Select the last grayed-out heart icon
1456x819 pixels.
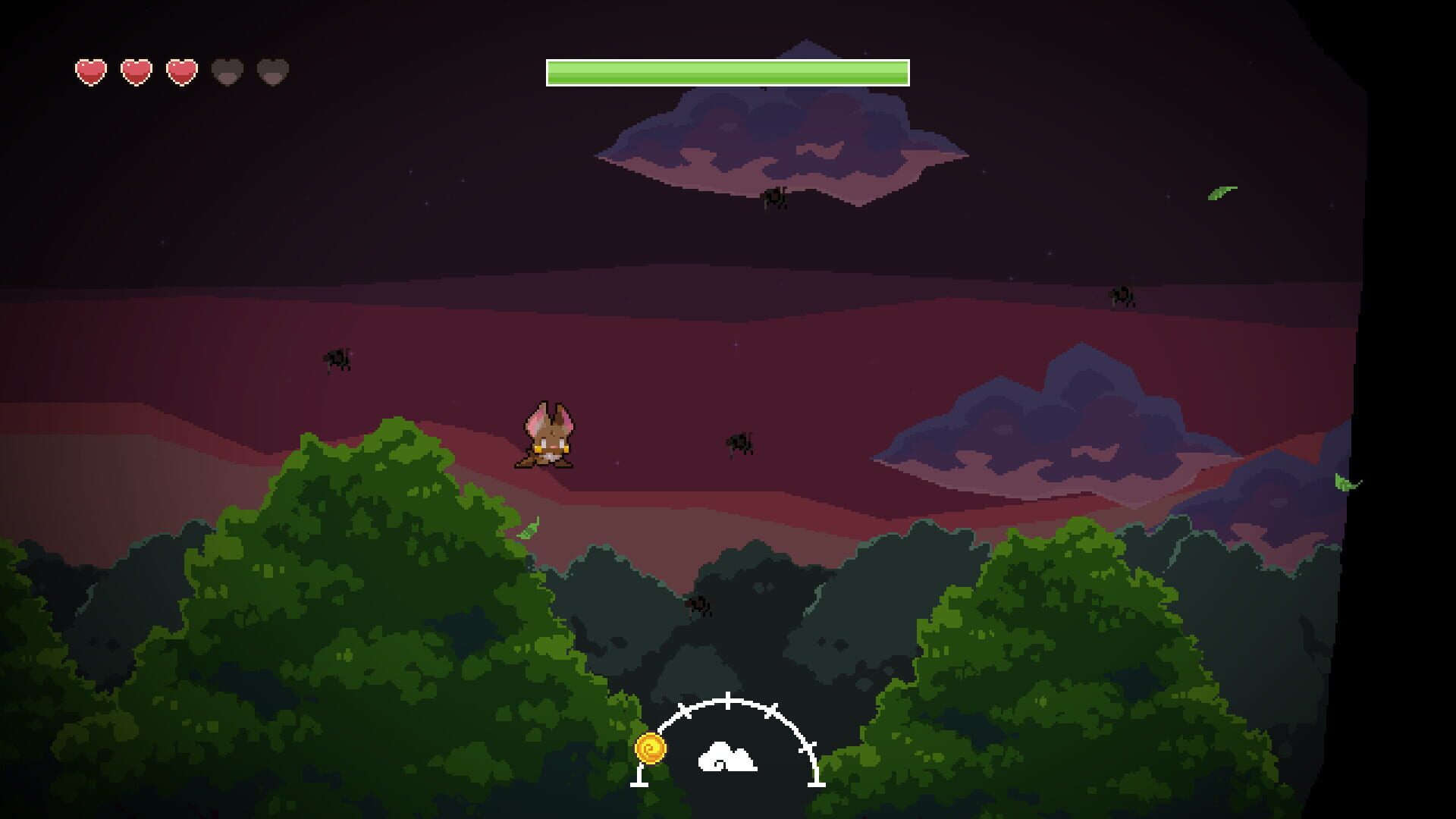(274, 72)
